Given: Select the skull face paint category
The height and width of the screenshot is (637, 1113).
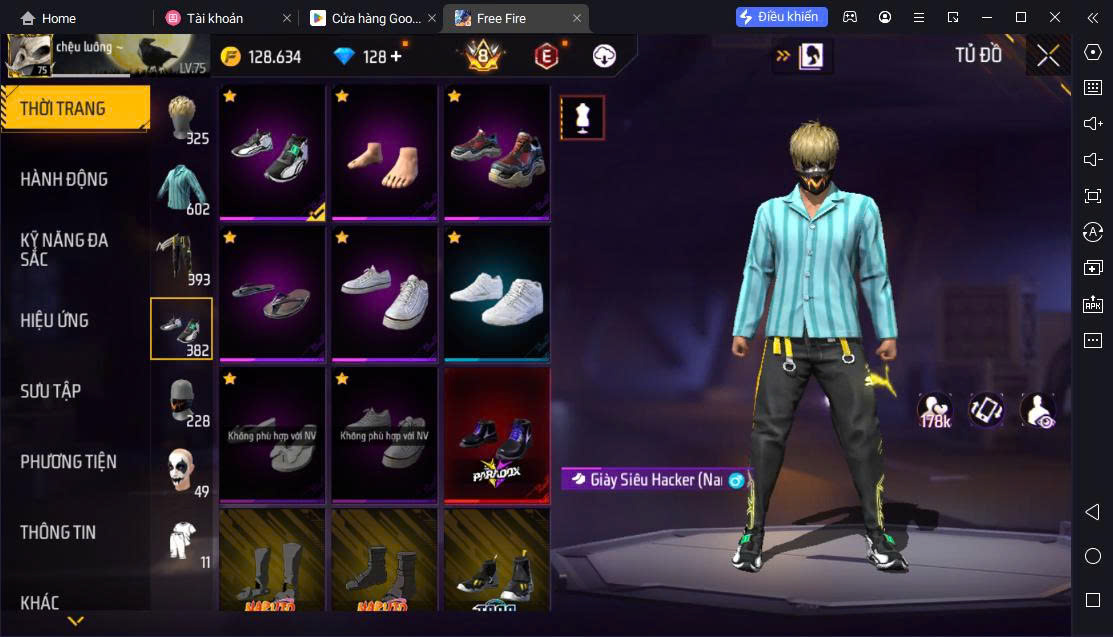Looking at the screenshot, I should [x=182, y=472].
